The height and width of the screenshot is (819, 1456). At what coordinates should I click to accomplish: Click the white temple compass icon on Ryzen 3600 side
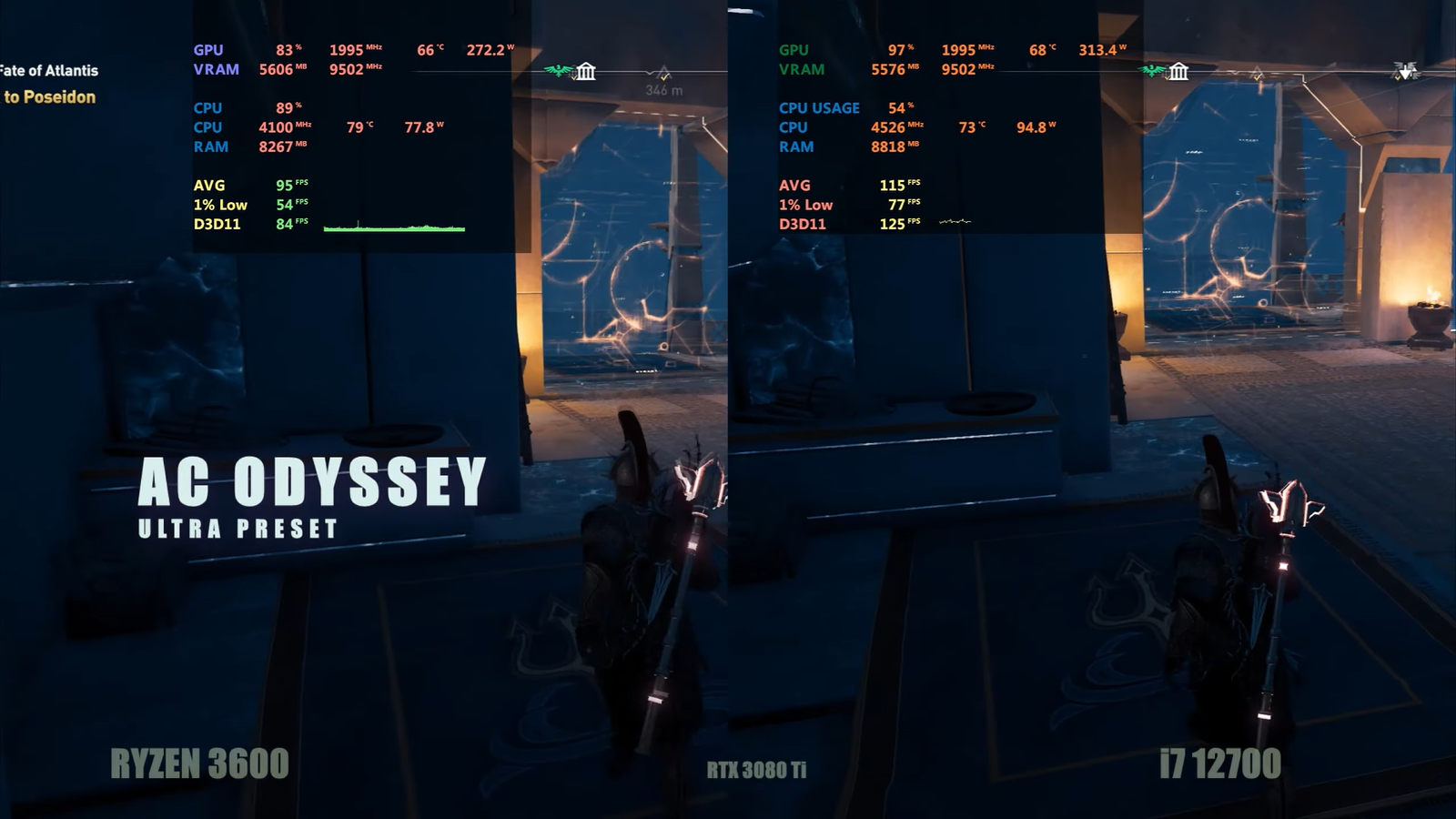(586, 72)
